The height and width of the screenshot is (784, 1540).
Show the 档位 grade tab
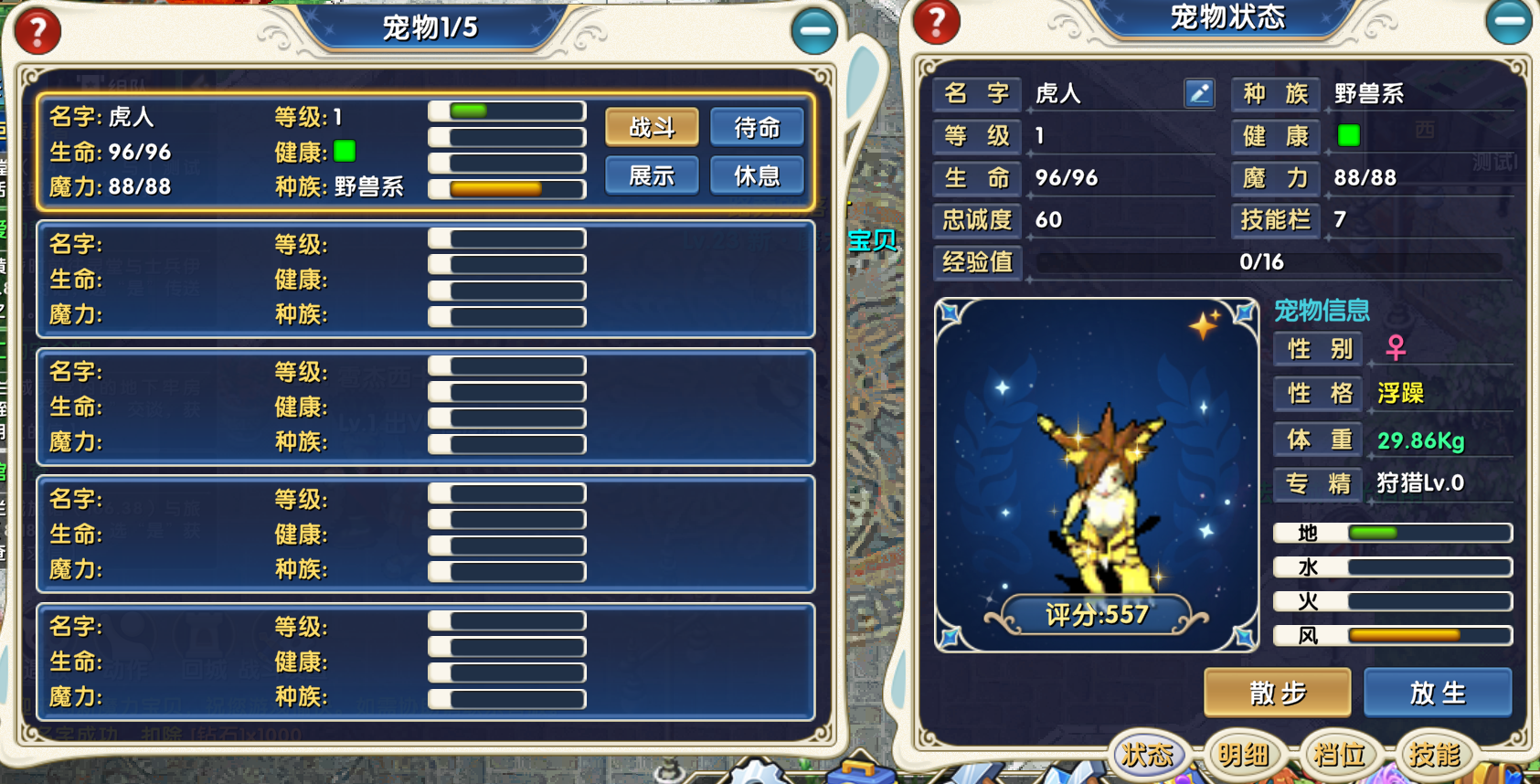[1339, 754]
